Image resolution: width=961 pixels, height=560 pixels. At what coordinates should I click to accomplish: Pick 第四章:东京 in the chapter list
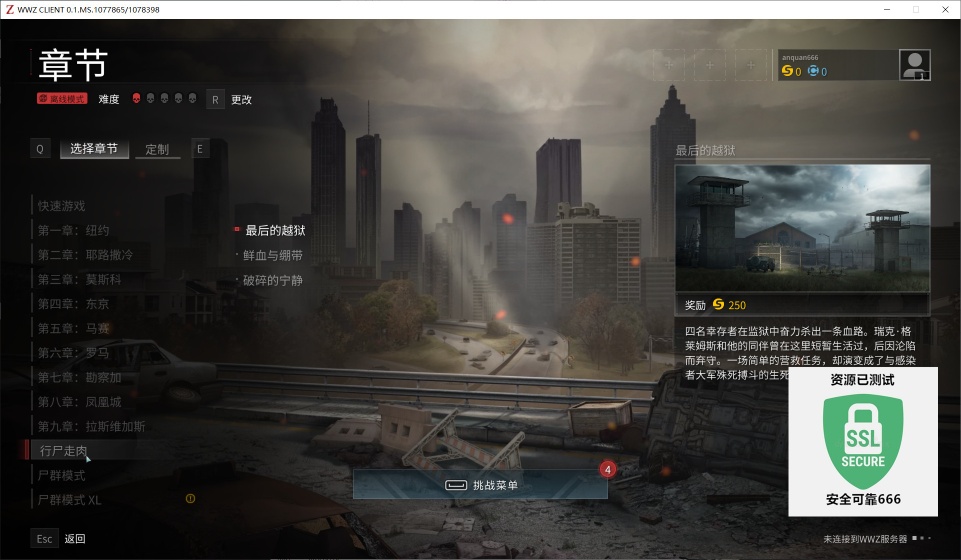click(x=74, y=304)
